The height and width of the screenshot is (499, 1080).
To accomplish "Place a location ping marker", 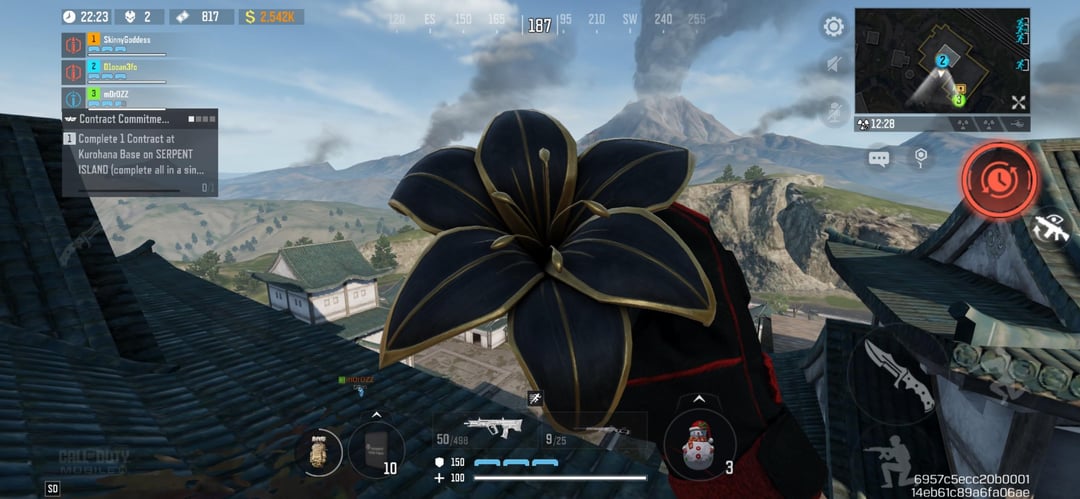I will point(920,157).
